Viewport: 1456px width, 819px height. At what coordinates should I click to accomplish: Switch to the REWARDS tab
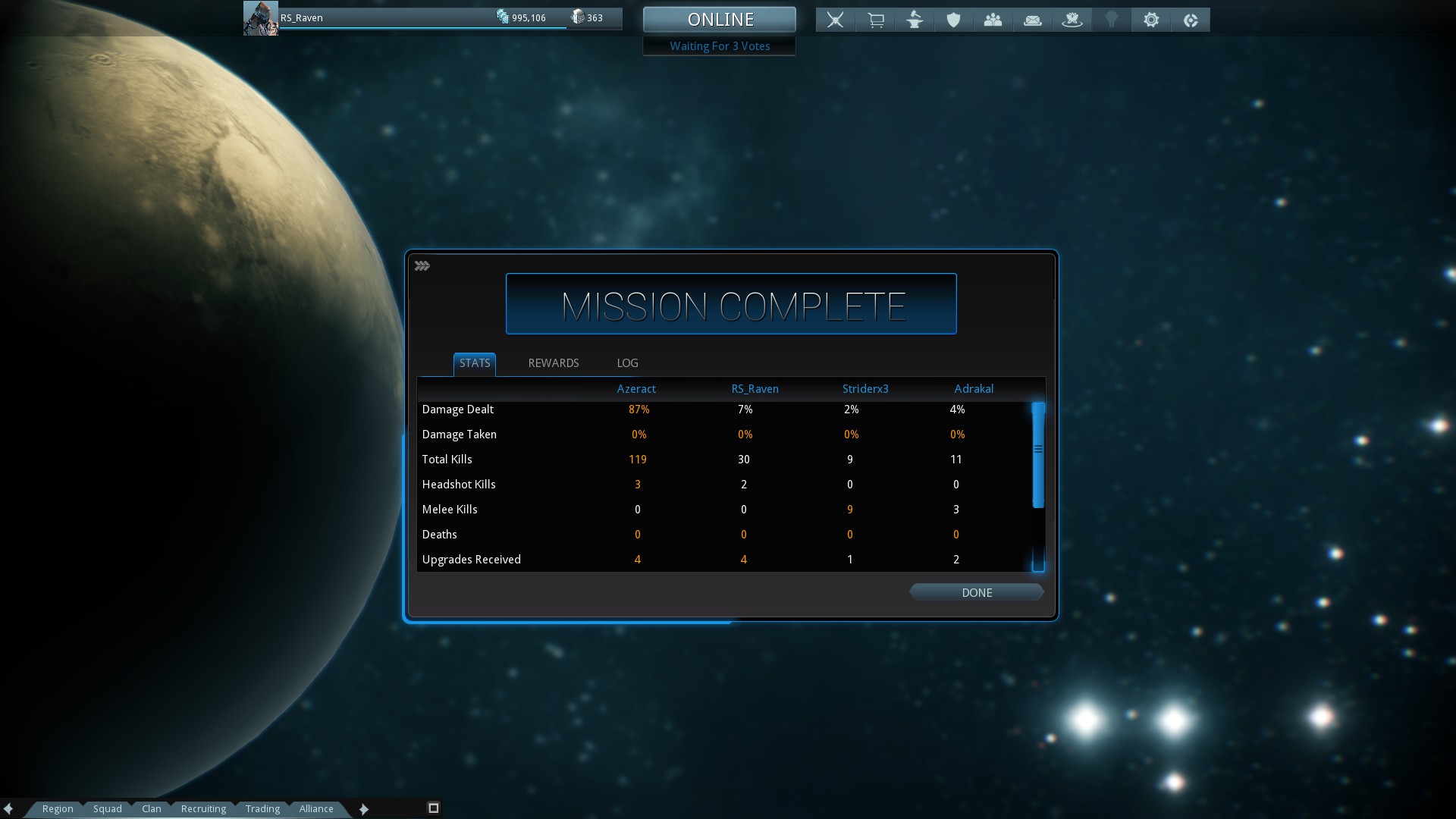coord(553,363)
